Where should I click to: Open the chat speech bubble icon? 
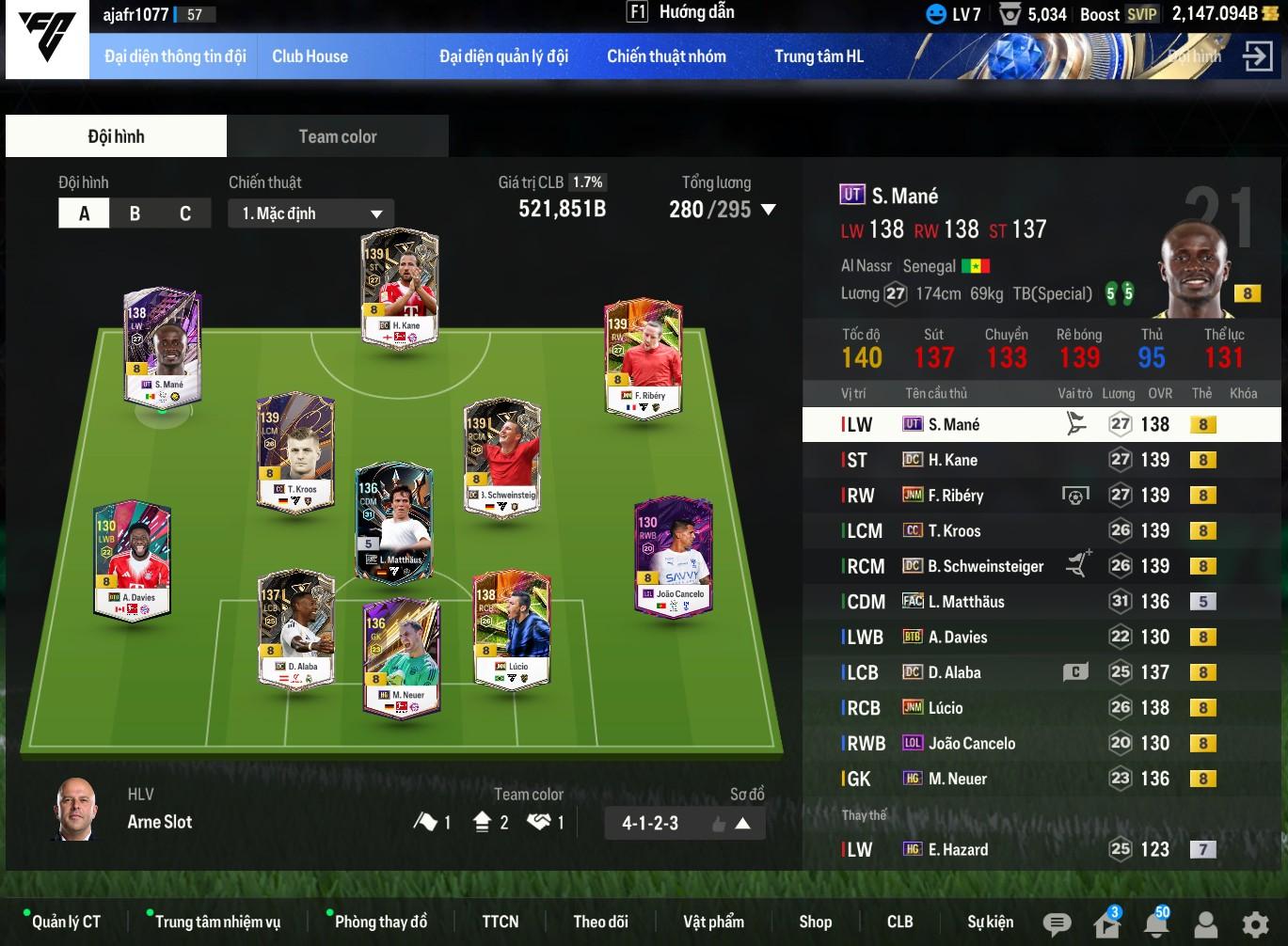(1057, 923)
